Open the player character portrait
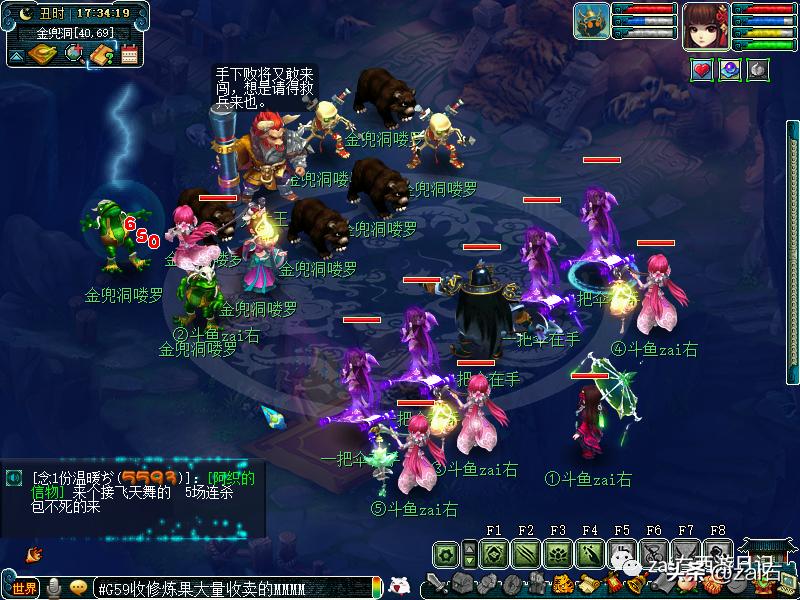Screen dimensions: 800x600 point(706,24)
